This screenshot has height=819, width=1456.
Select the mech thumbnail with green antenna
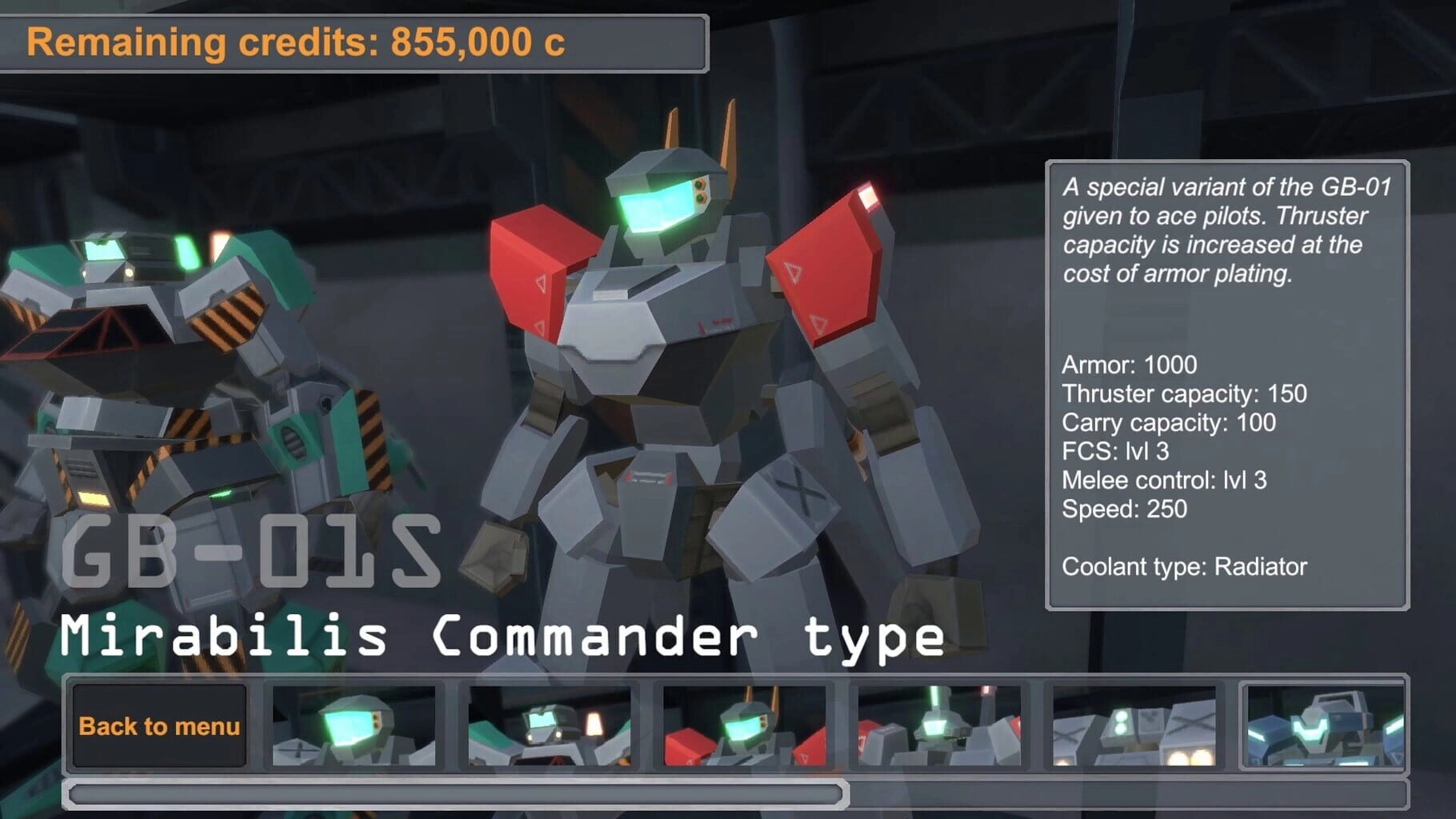[939, 725]
